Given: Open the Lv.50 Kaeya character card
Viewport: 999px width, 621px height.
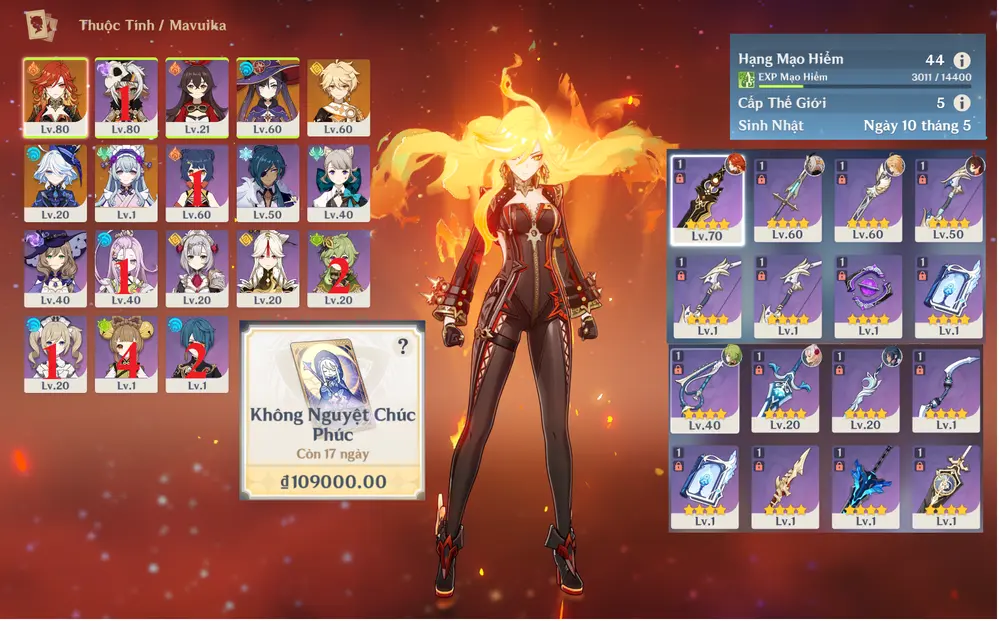Looking at the screenshot, I should [x=267, y=183].
